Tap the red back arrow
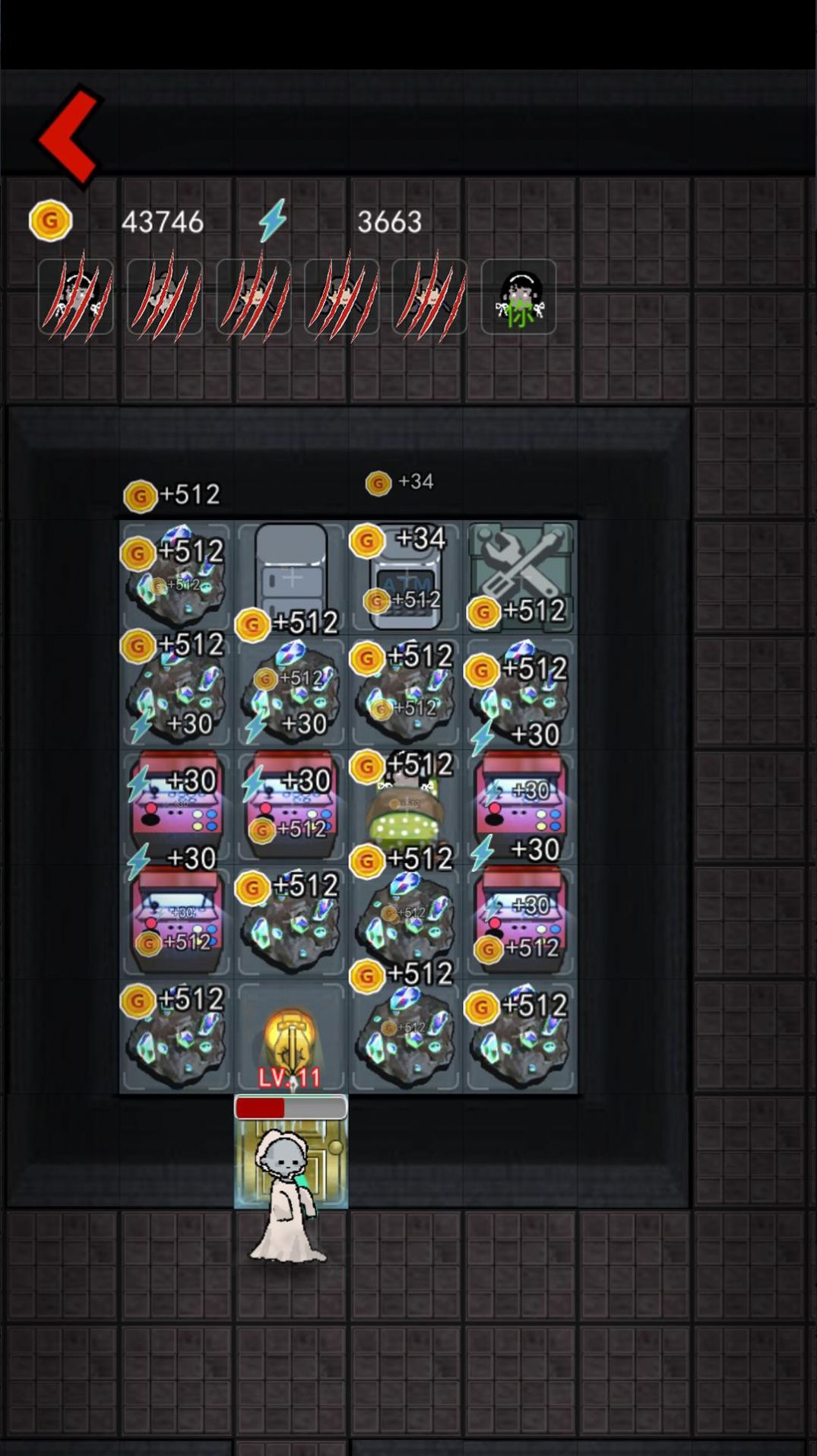 click(x=69, y=137)
